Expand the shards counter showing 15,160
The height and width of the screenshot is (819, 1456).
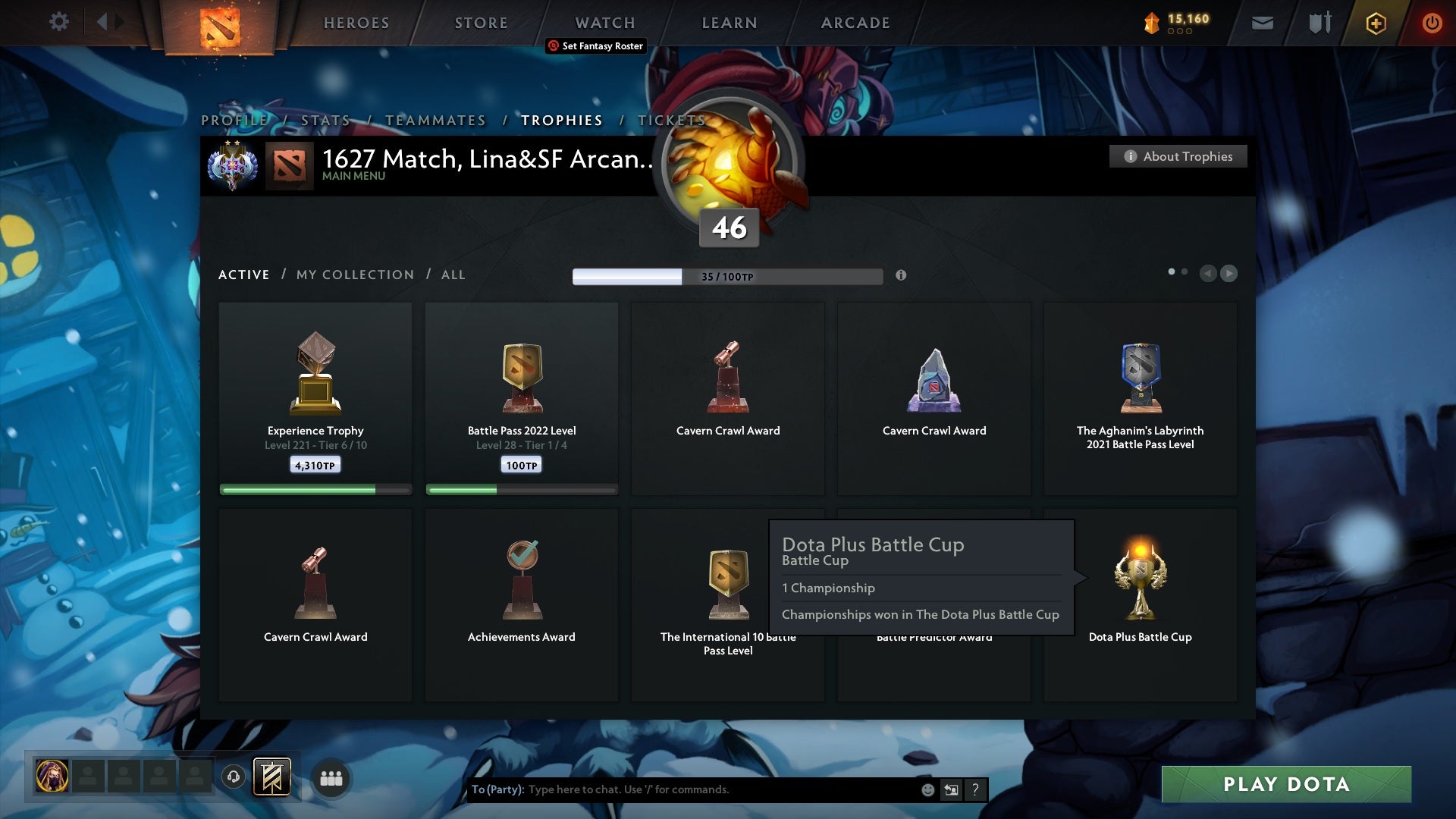pos(1178,23)
